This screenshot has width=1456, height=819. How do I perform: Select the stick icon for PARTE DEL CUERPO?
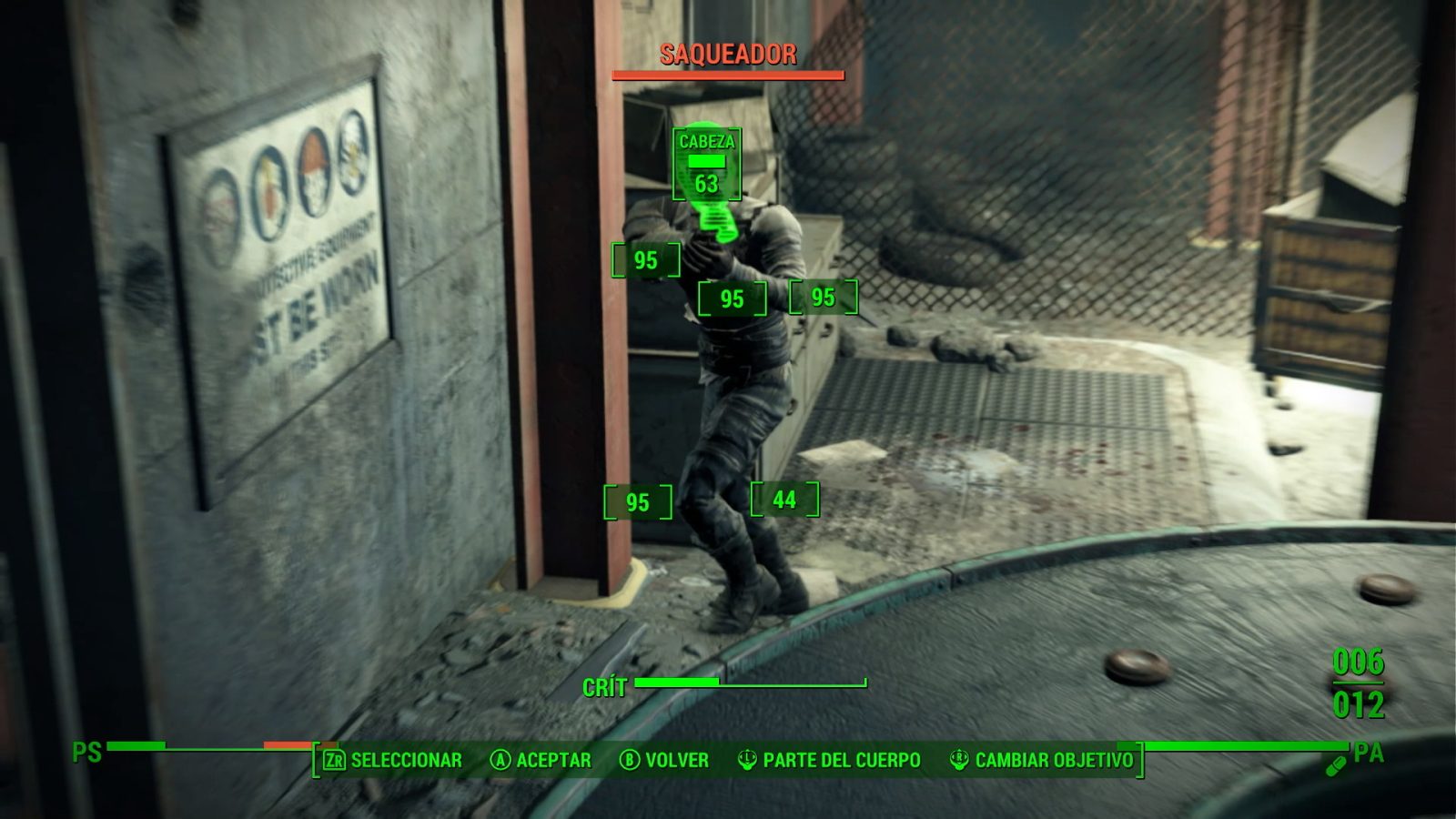click(748, 760)
